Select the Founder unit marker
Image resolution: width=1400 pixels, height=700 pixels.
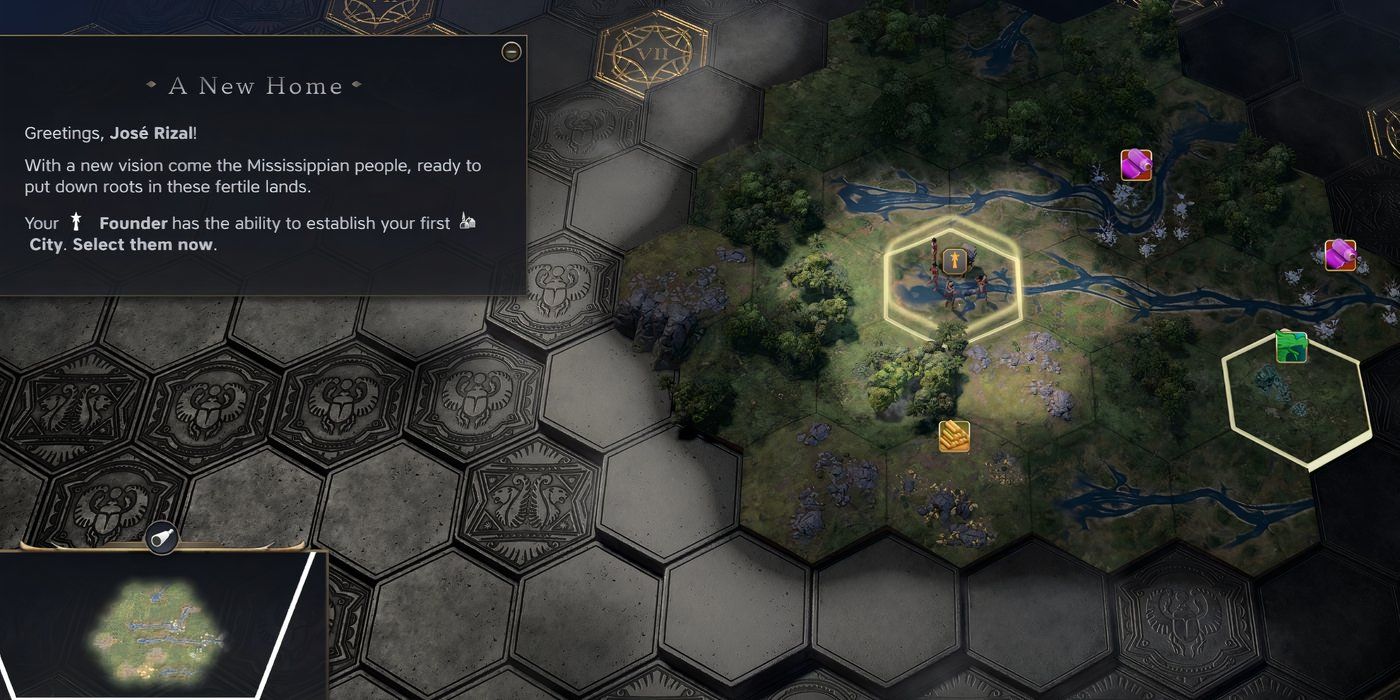(x=953, y=261)
